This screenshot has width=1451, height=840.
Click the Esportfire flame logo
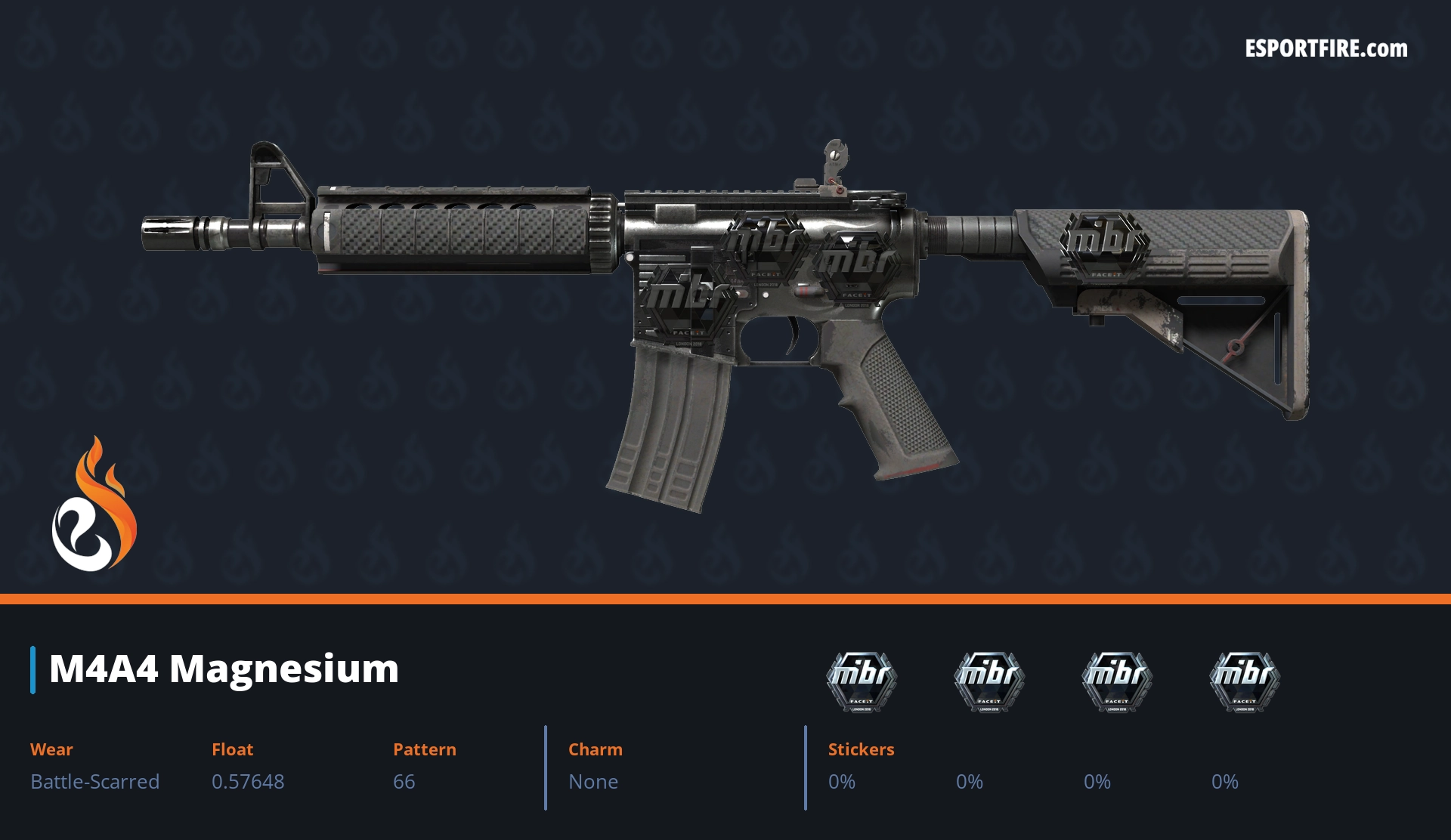click(94, 505)
